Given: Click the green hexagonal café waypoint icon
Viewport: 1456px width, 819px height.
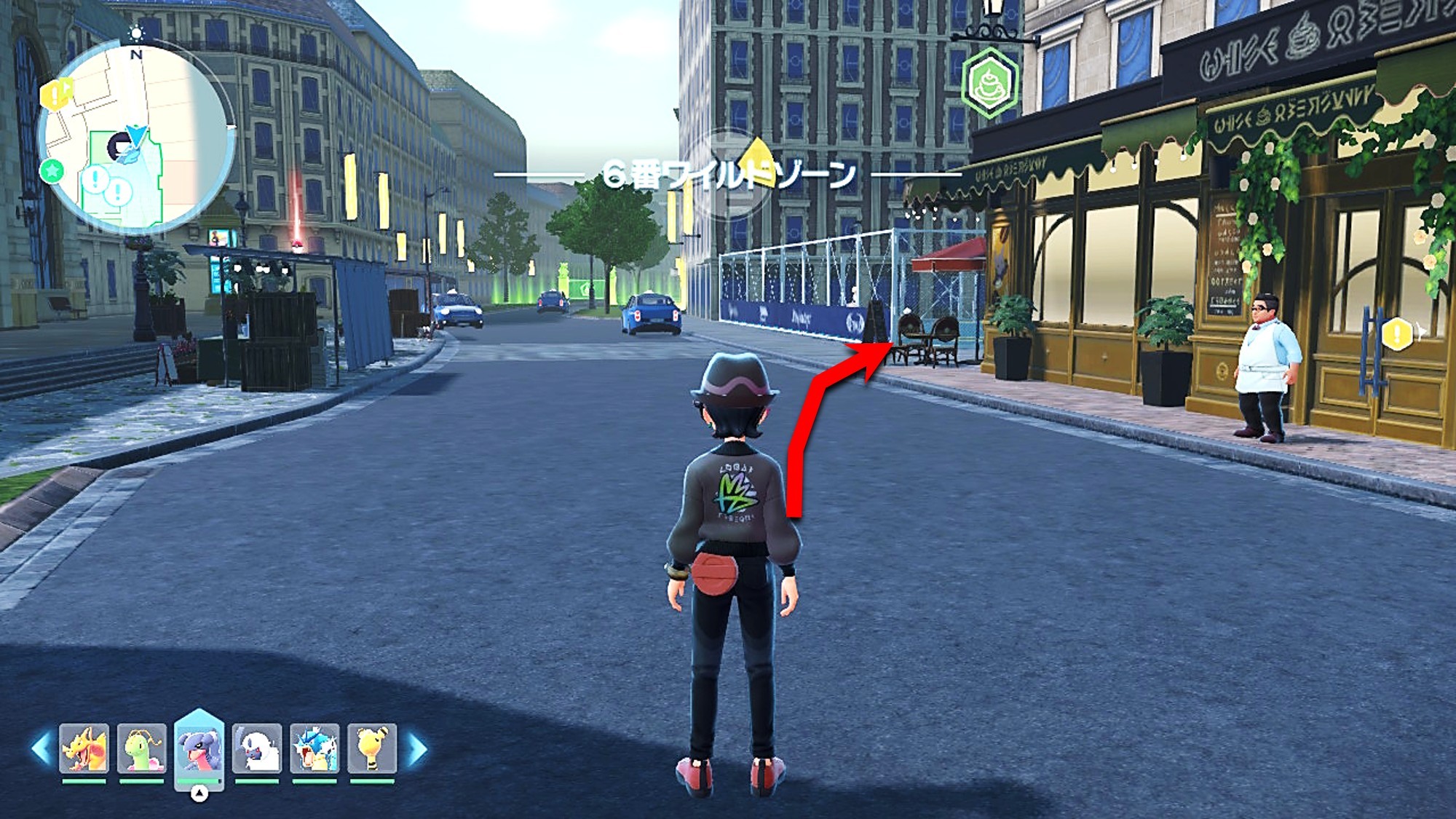Looking at the screenshot, I should click(990, 82).
